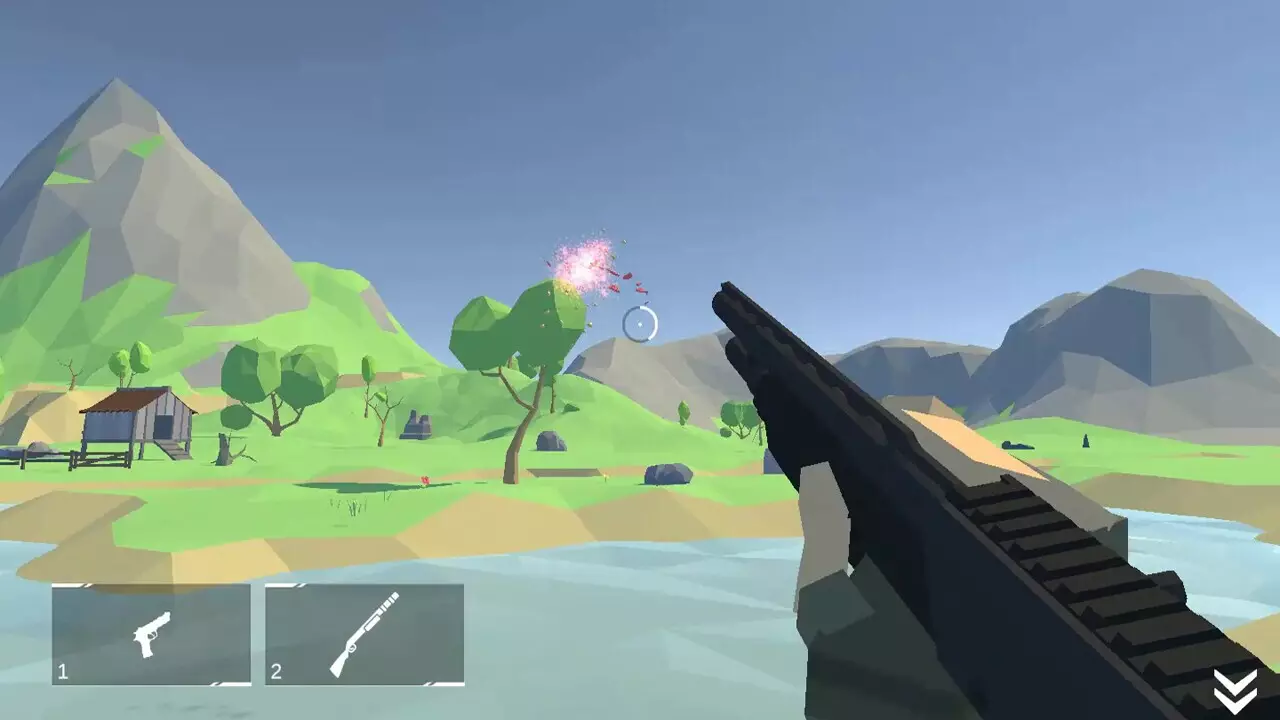Click the circular crosshair reticle
Image resolution: width=1280 pixels, height=720 pixels.
(x=643, y=322)
